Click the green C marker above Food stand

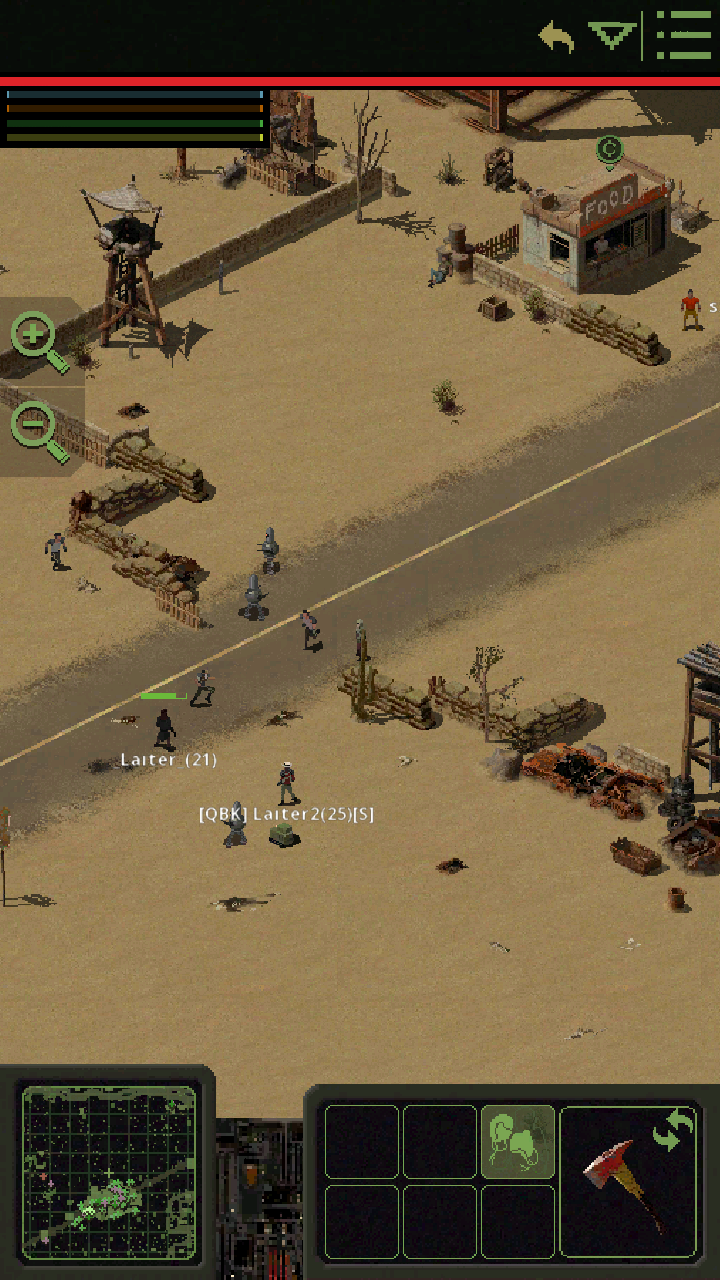coord(609,151)
